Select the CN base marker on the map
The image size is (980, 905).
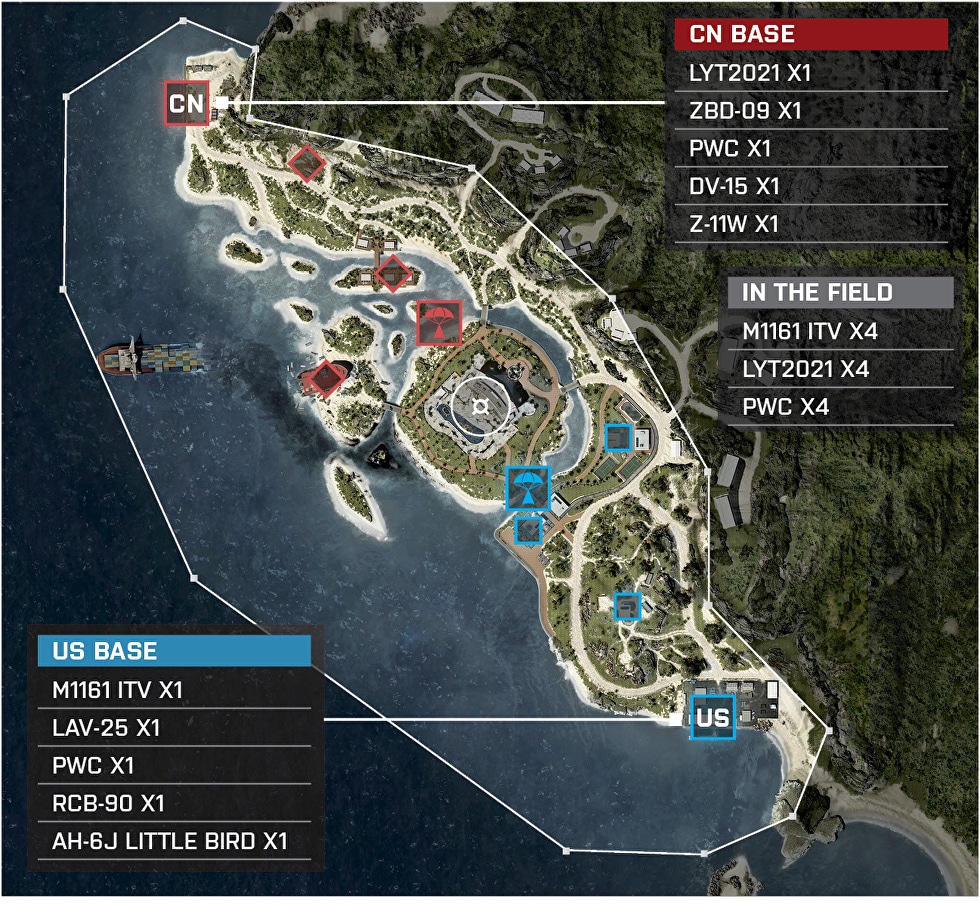[187, 103]
